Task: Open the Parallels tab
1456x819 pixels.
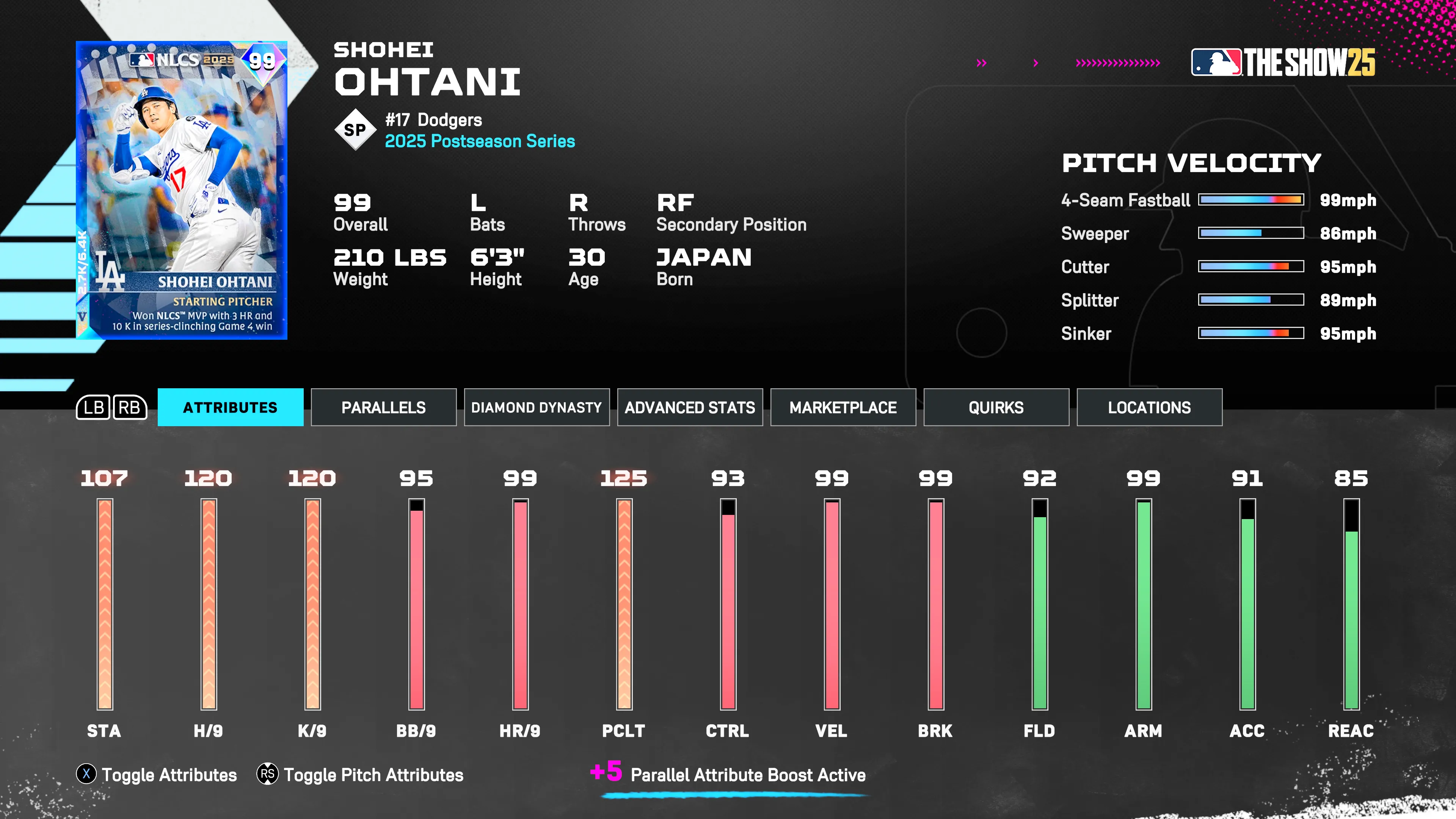Action: tap(383, 407)
